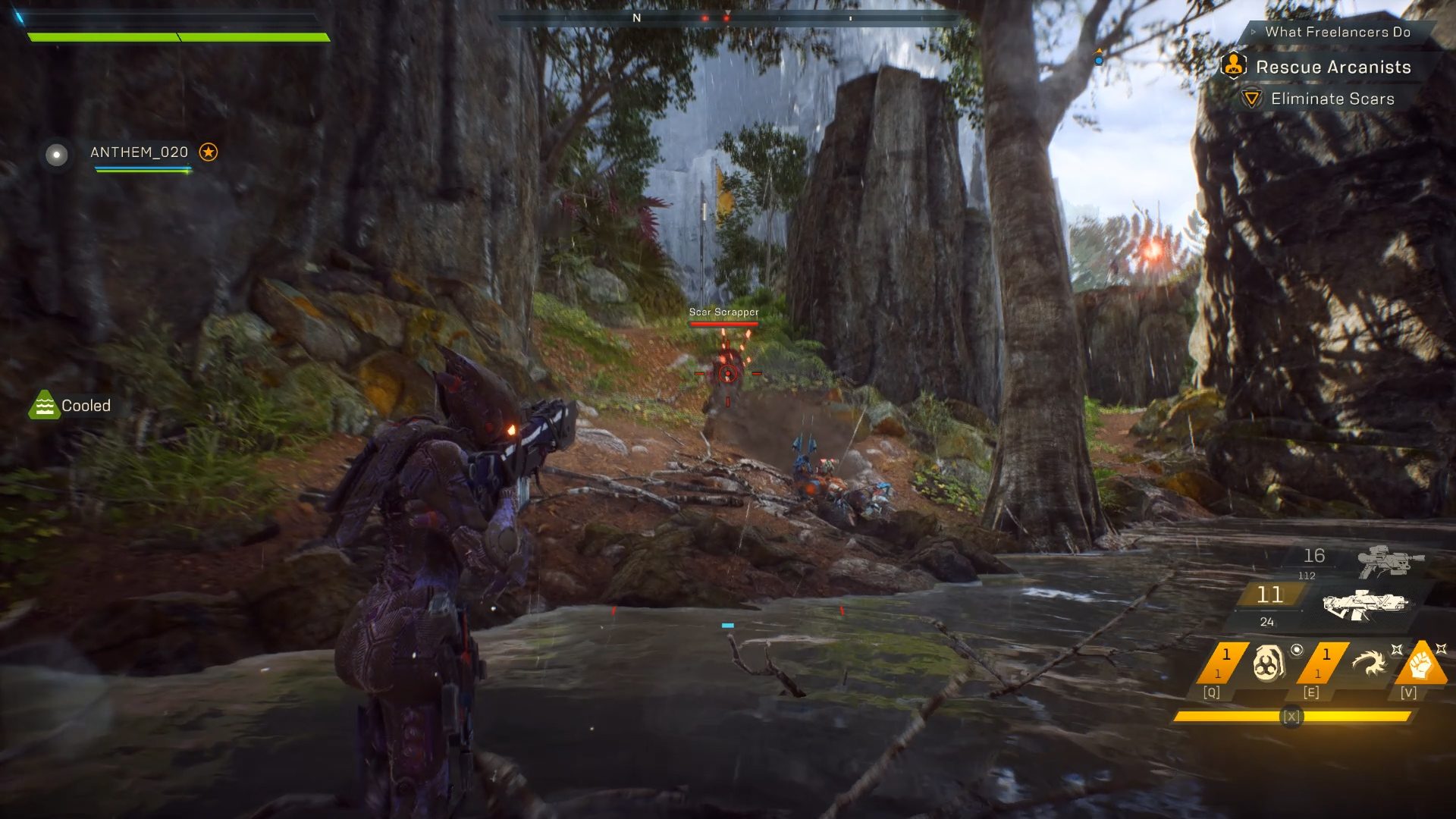Image resolution: width=1456 pixels, height=819 pixels.
Task: Click the star emblem next to ANTHEM_020
Action: (x=209, y=152)
